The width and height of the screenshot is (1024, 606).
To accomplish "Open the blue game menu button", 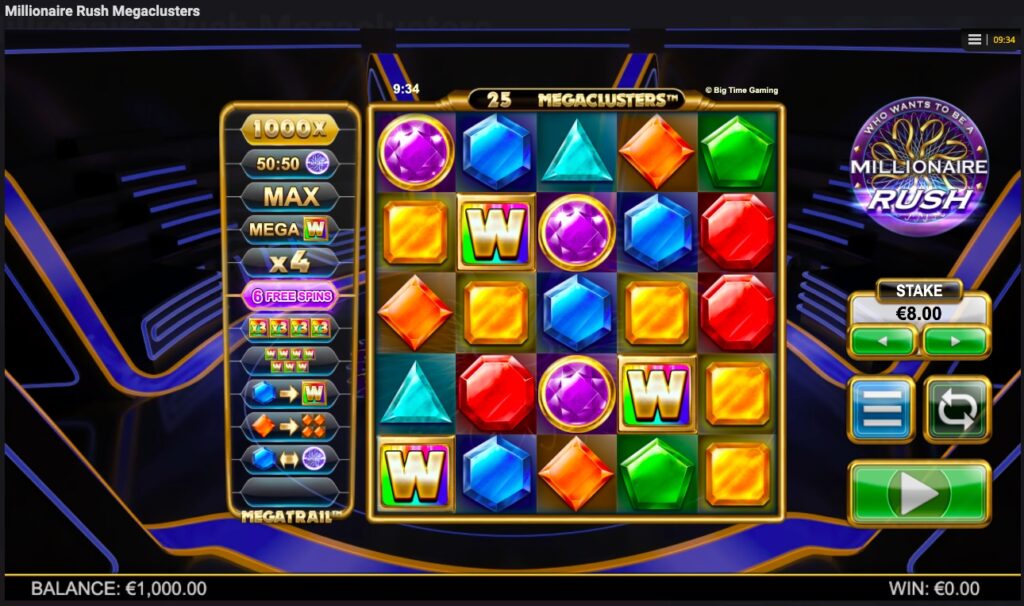I will click(881, 409).
